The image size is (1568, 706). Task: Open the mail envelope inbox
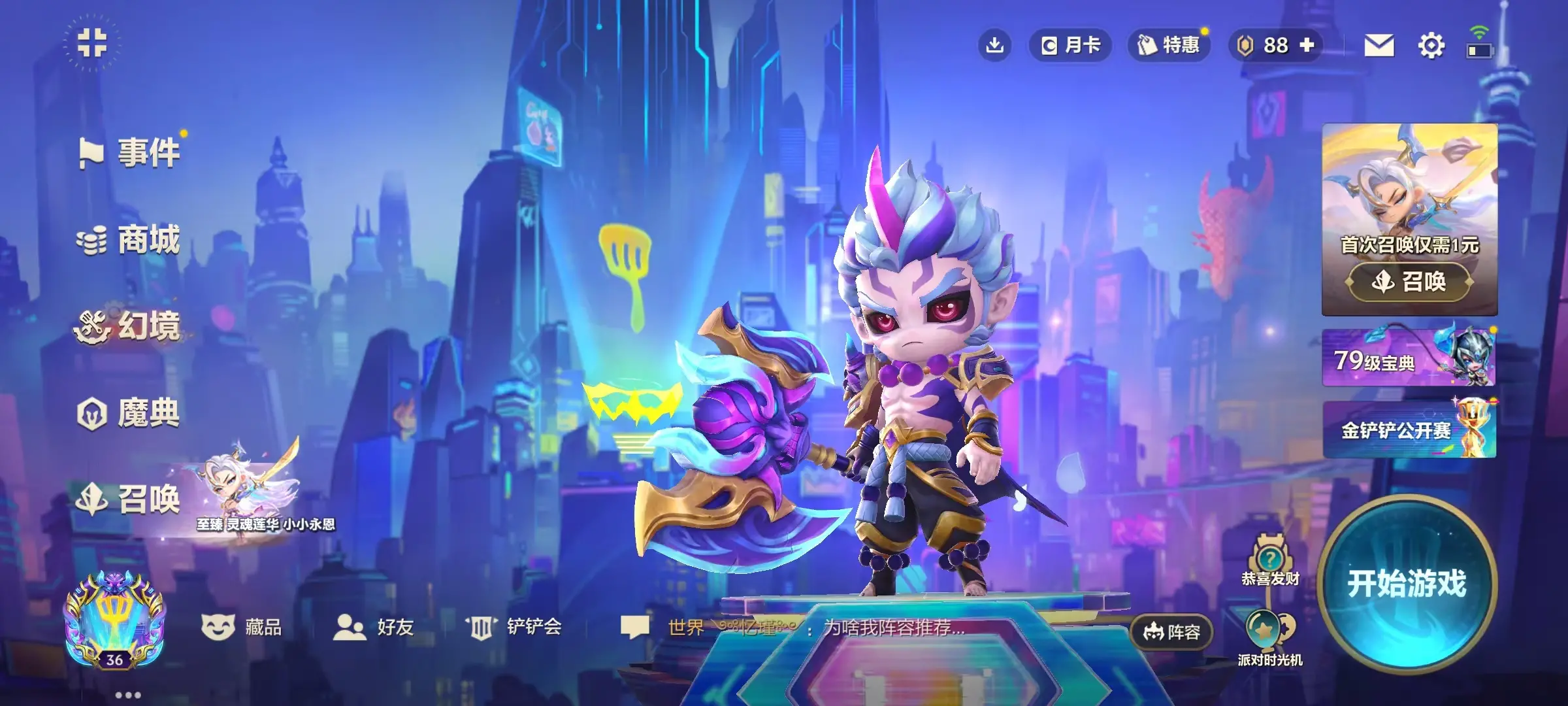point(1379,46)
